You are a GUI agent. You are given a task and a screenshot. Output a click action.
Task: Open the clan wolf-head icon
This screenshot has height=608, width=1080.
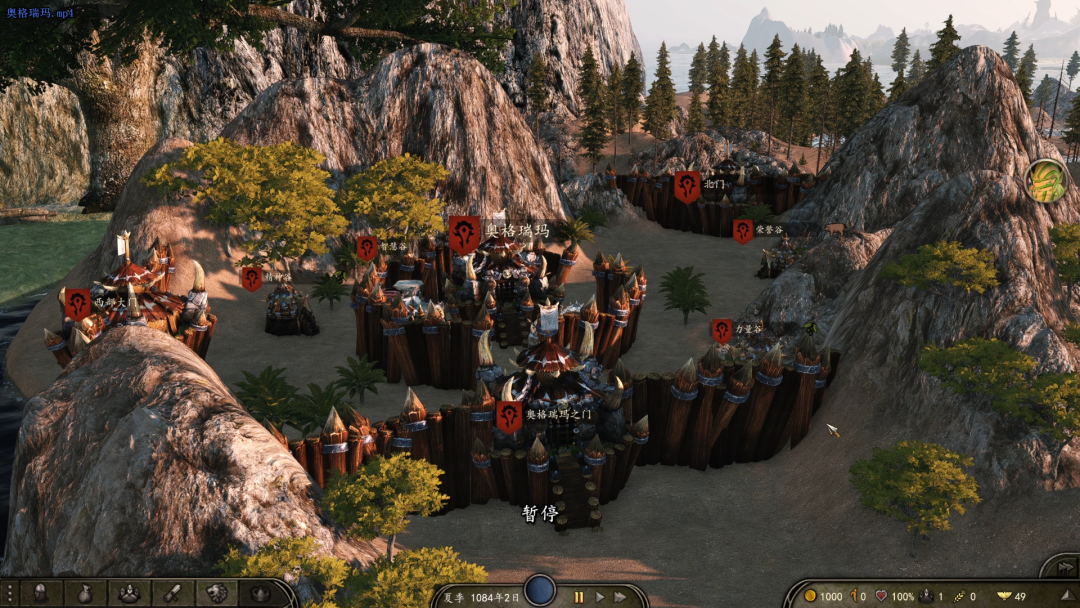[x=217, y=593]
